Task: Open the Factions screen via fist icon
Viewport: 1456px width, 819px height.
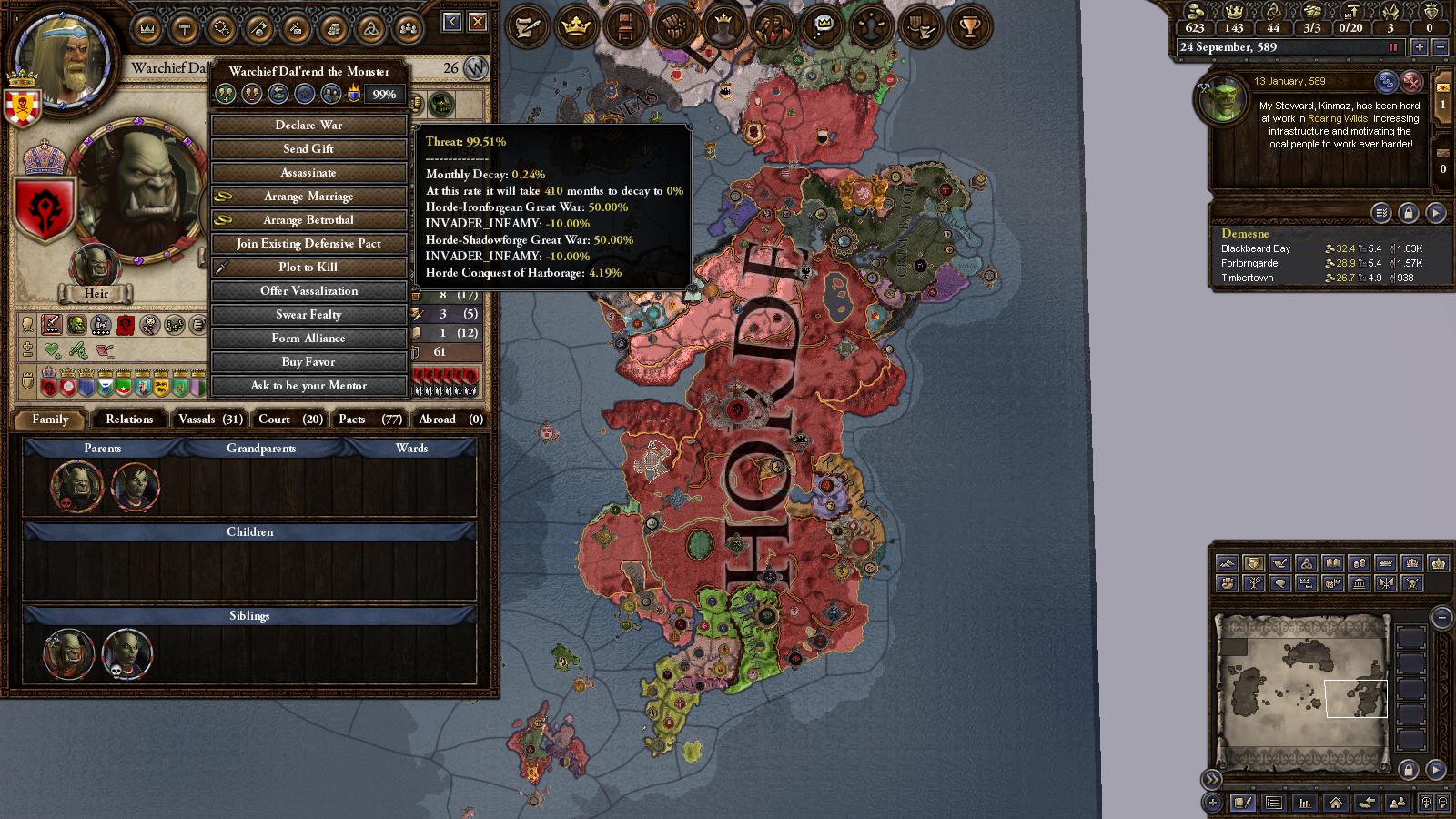Action: [x=672, y=26]
